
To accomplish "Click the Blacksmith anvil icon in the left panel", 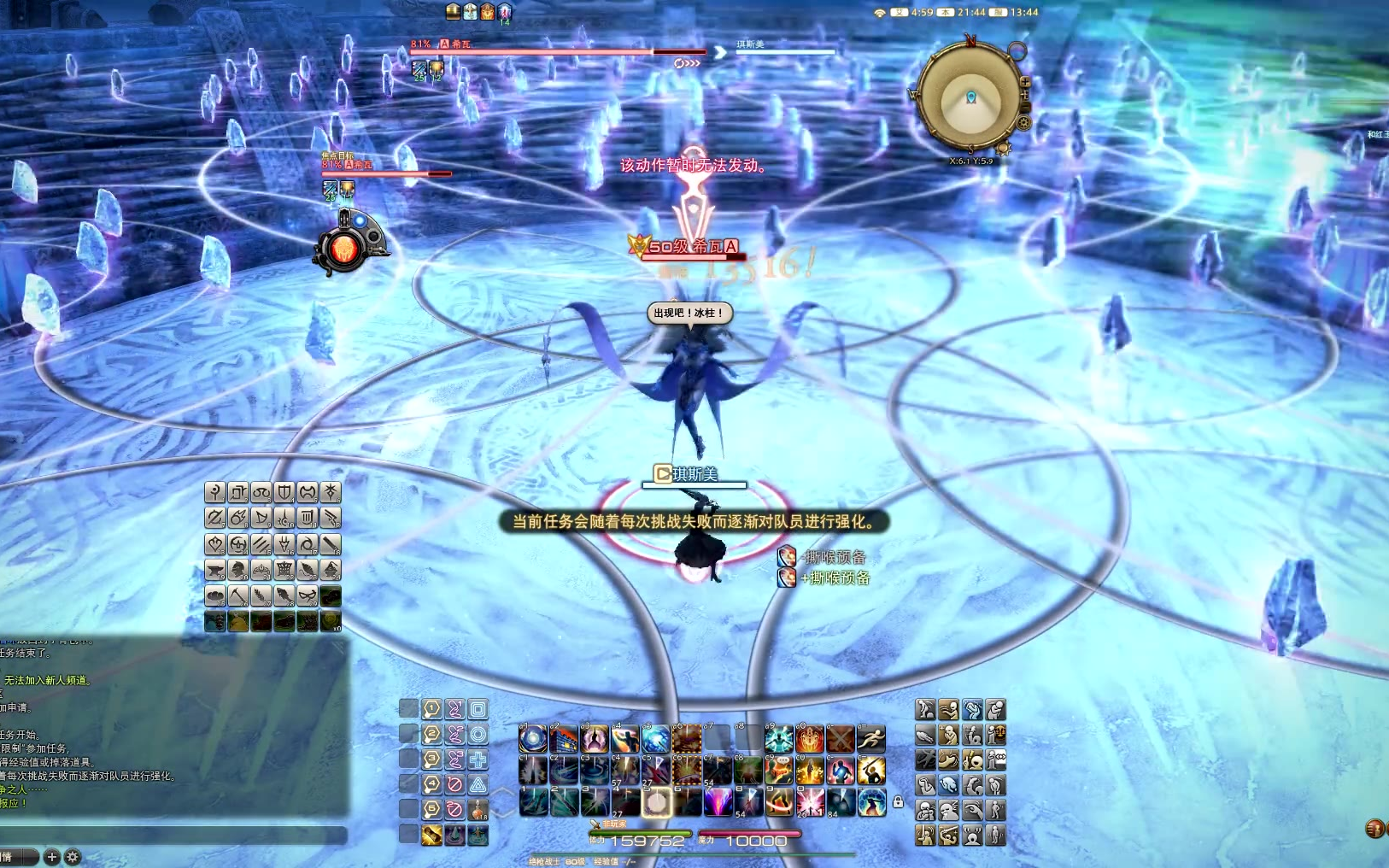I will 214,568.
